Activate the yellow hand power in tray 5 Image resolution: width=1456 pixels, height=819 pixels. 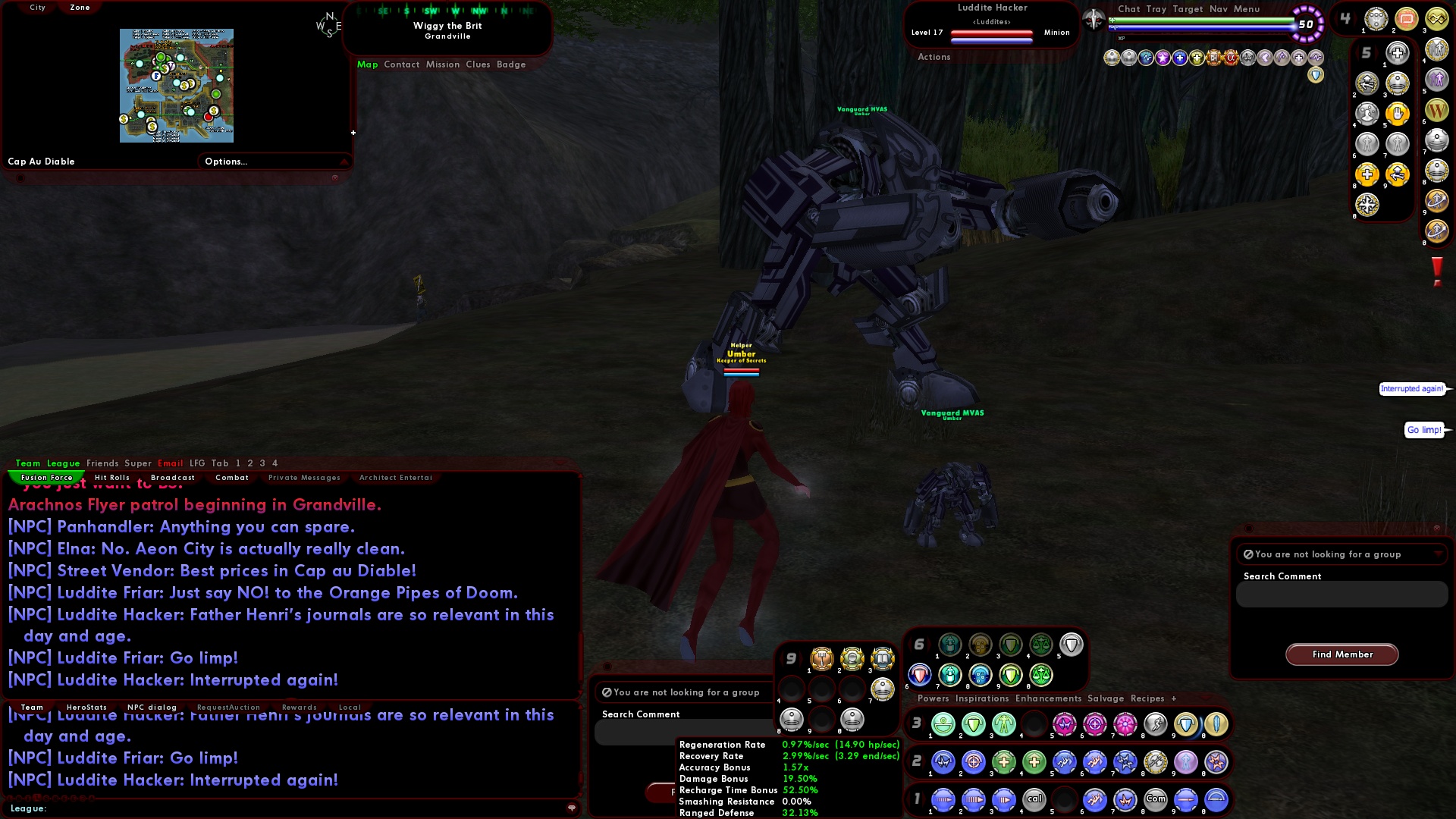coord(1398,114)
